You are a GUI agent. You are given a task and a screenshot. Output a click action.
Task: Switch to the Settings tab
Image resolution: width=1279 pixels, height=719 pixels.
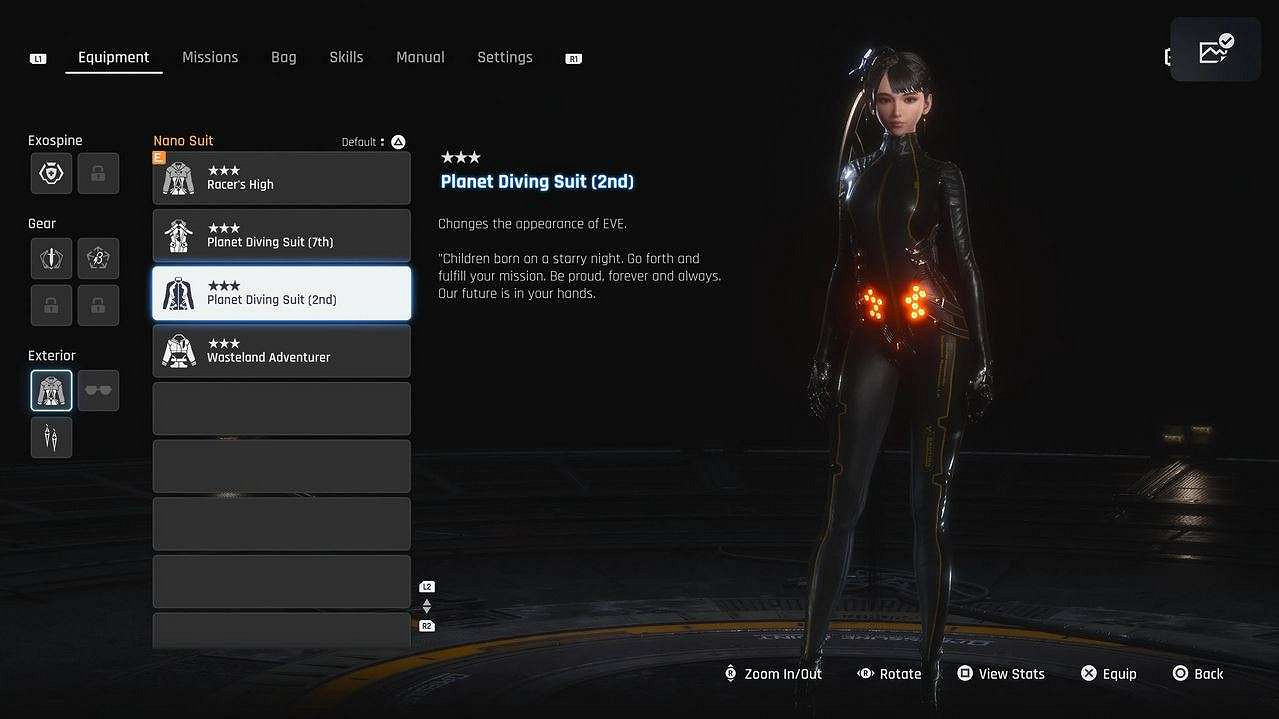point(504,58)
